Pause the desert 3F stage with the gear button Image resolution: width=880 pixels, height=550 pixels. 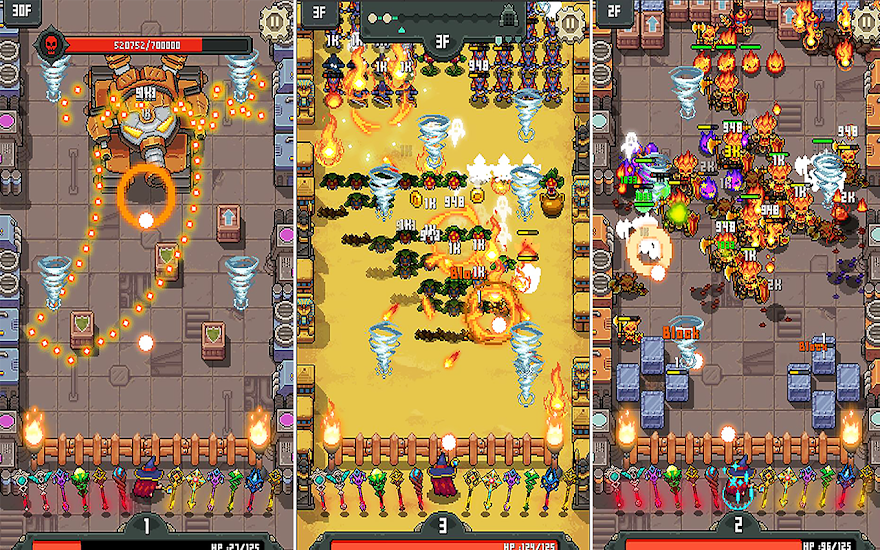pos(570,20)
